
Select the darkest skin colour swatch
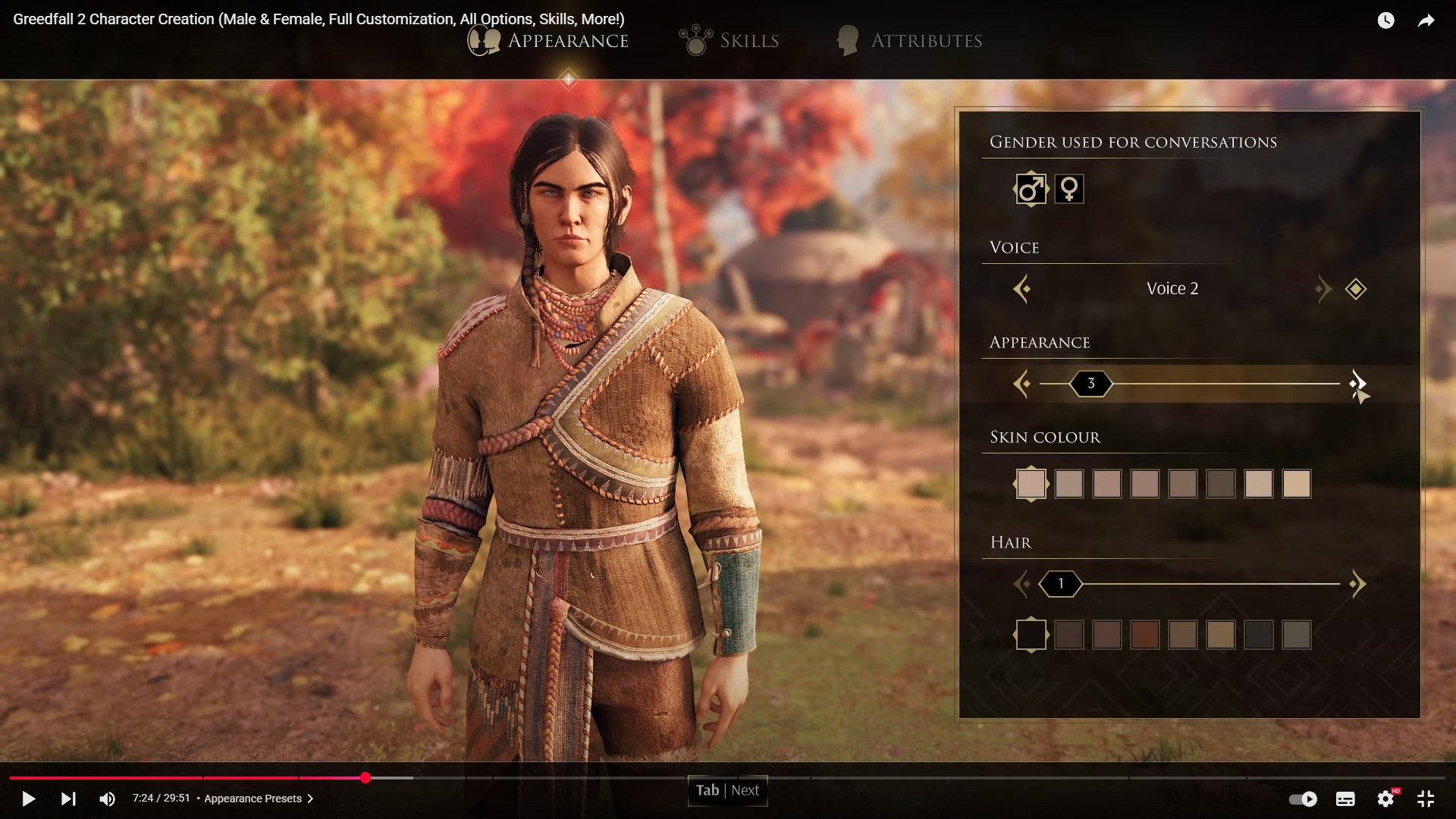[1221, 484]
